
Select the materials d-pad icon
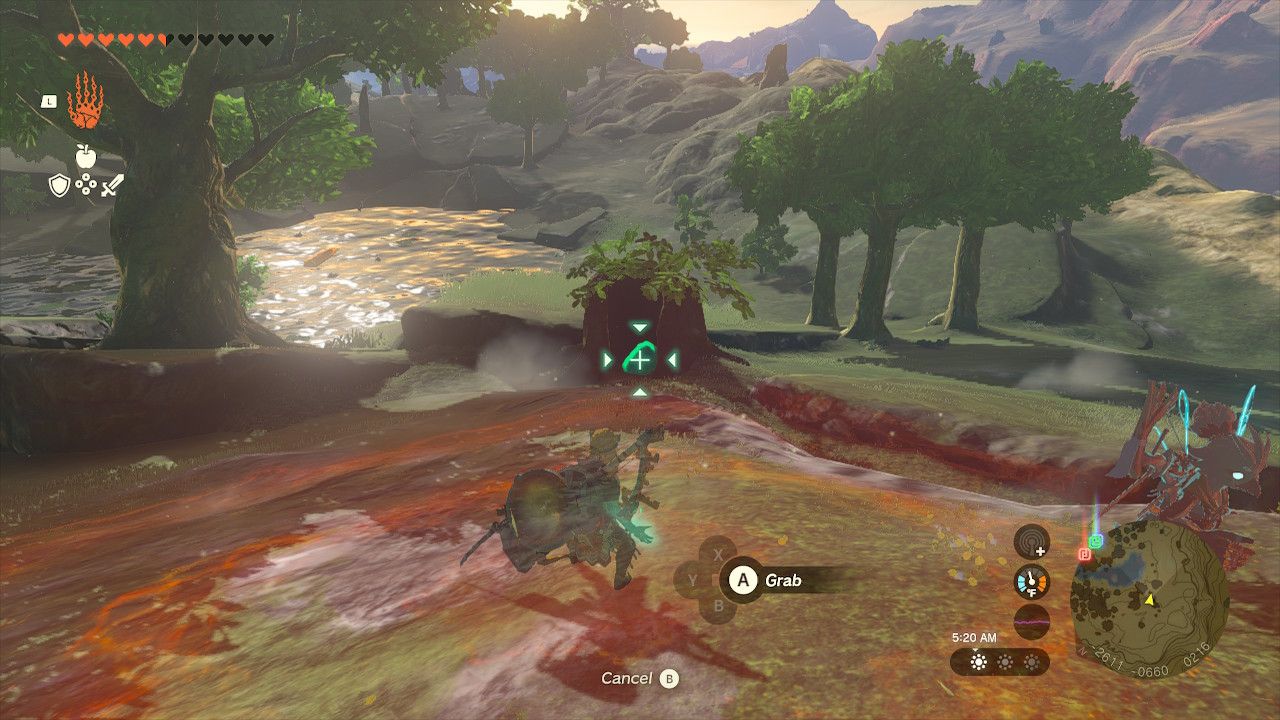click(85, 183)
